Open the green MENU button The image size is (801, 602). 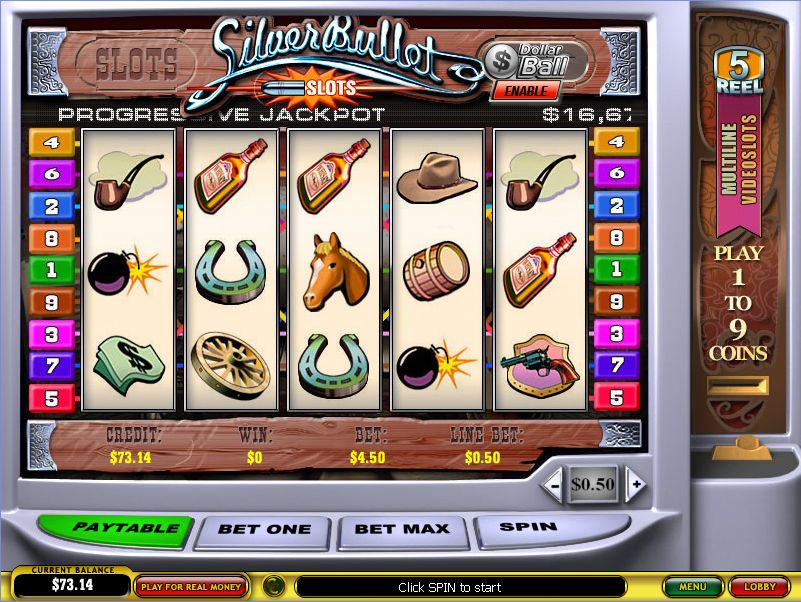tap(692, 587)
